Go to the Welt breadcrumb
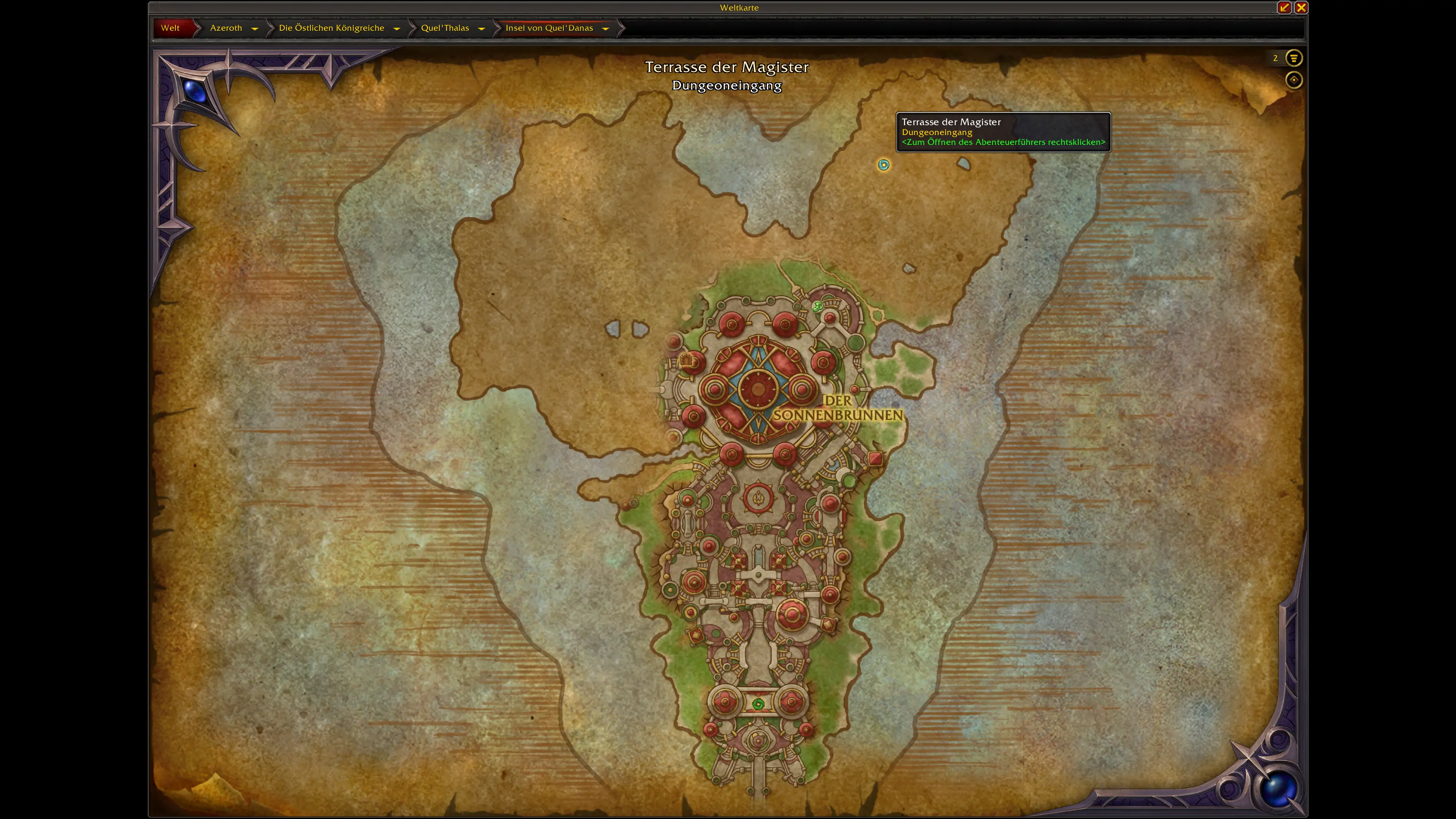The image size is (1456, 819). (x=170, y=28)
